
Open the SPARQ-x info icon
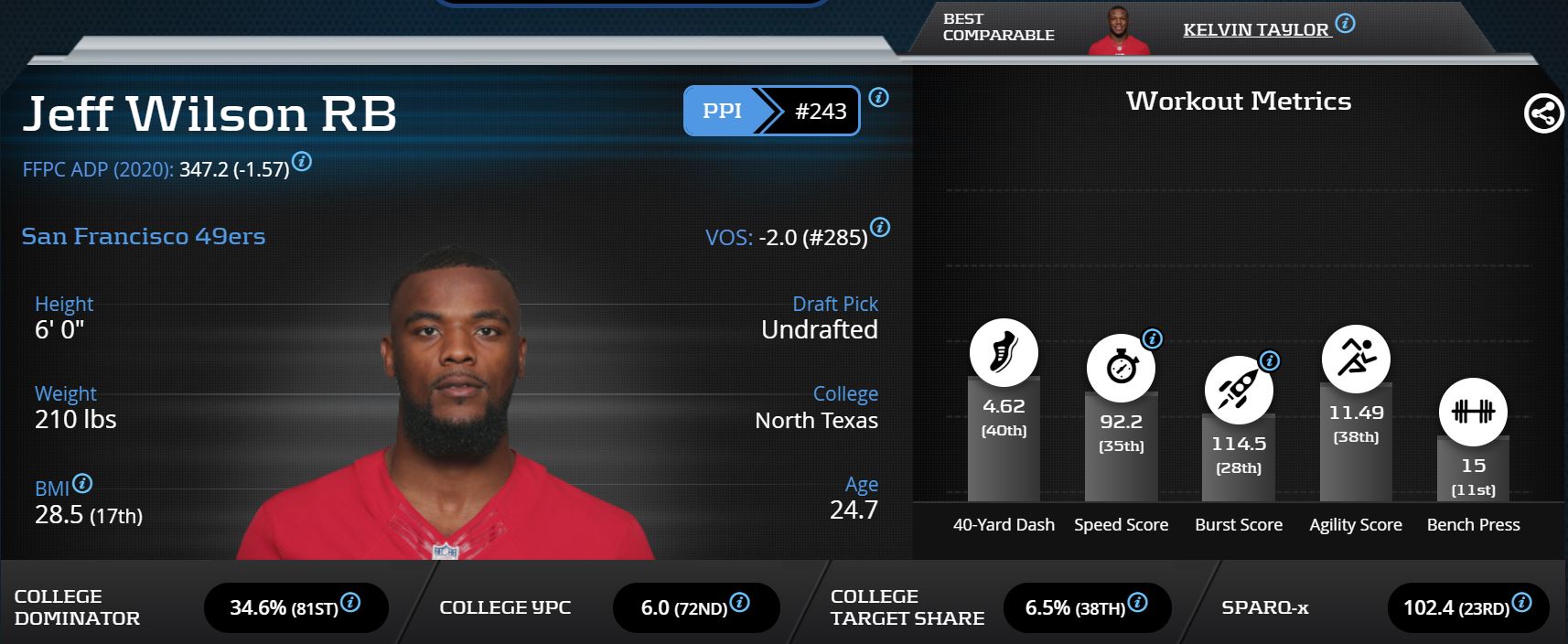point(1522,602)
